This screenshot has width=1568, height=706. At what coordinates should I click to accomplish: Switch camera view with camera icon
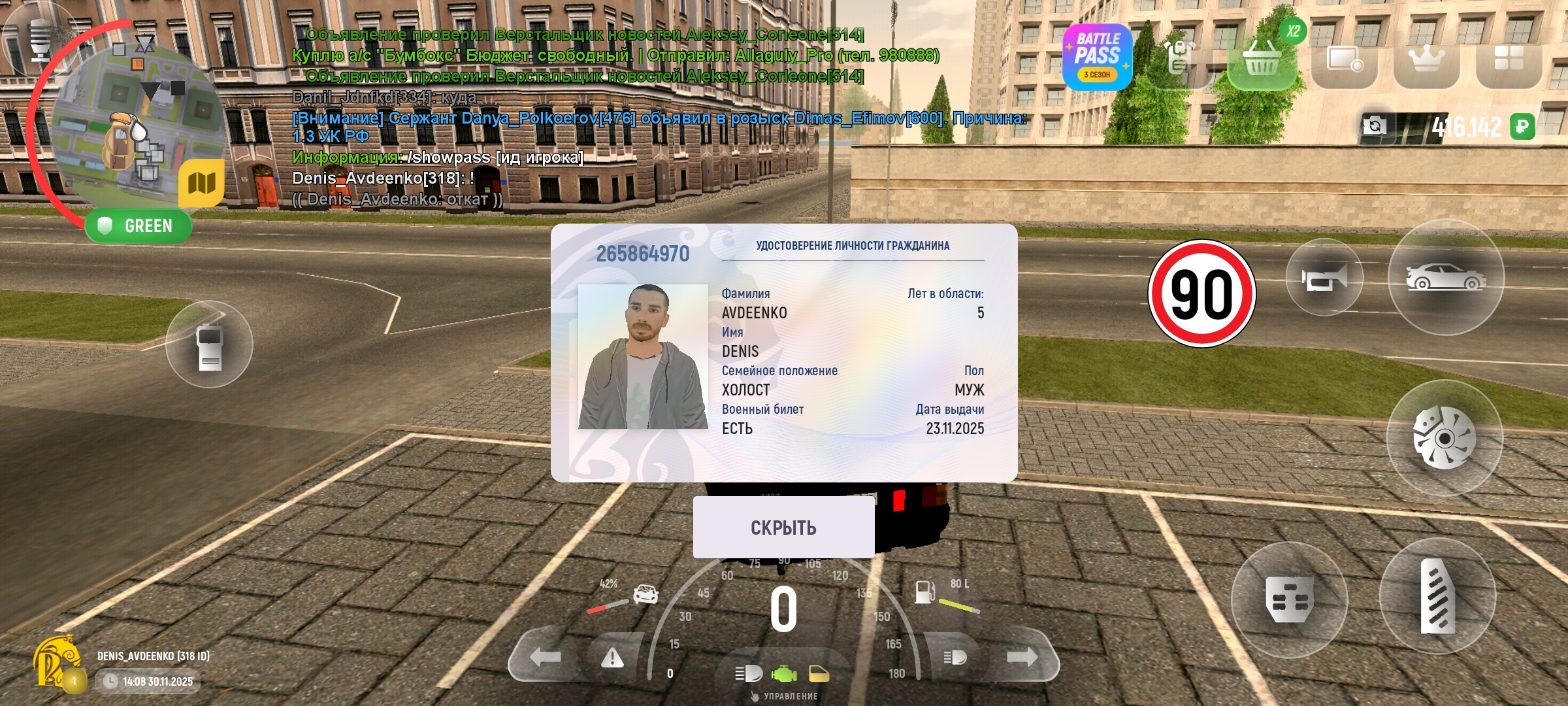click(1374, 126)
